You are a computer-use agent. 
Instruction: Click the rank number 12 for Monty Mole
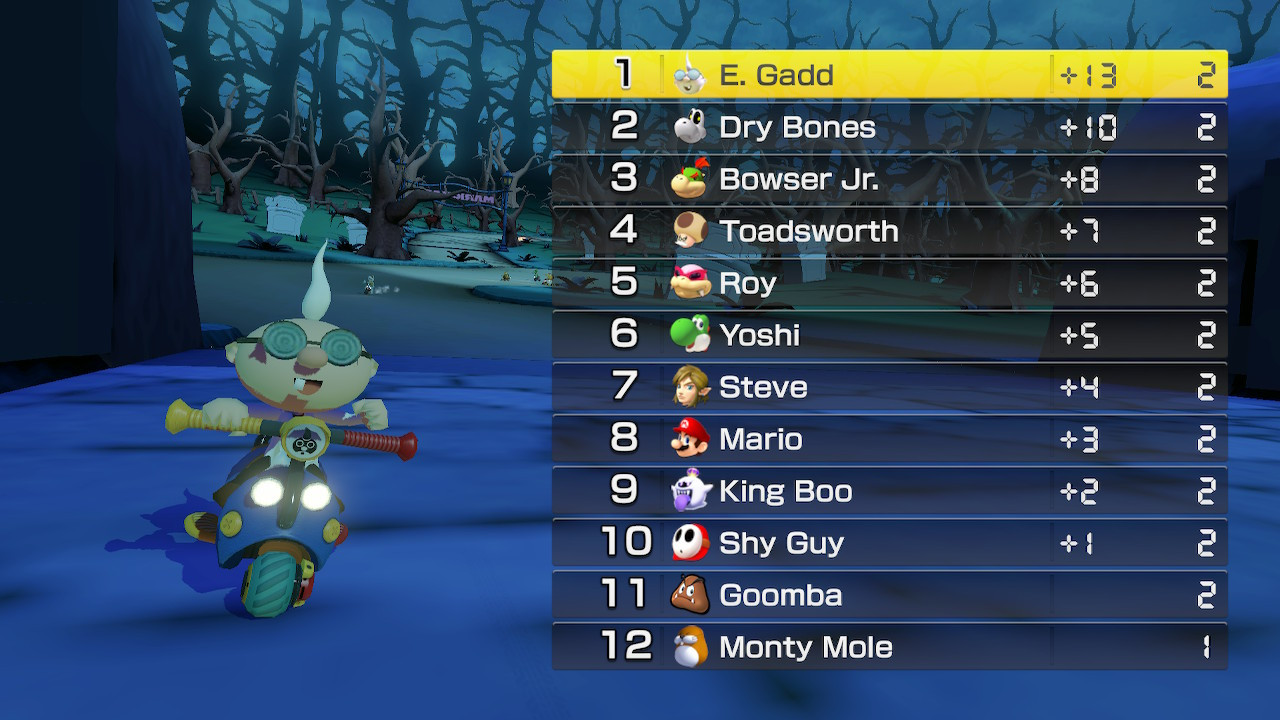pos(627,647)
